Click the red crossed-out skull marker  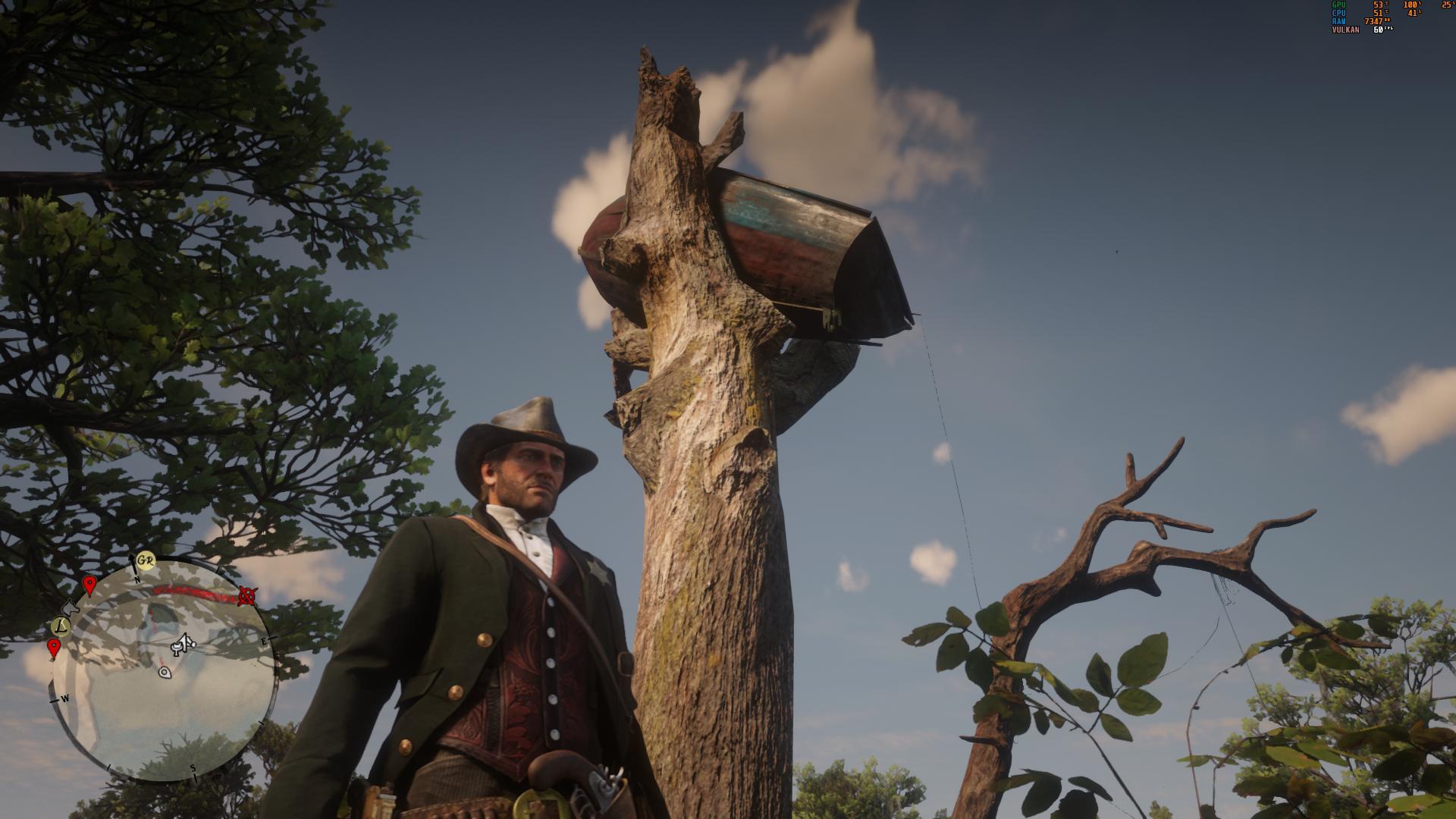click(246, 596)
